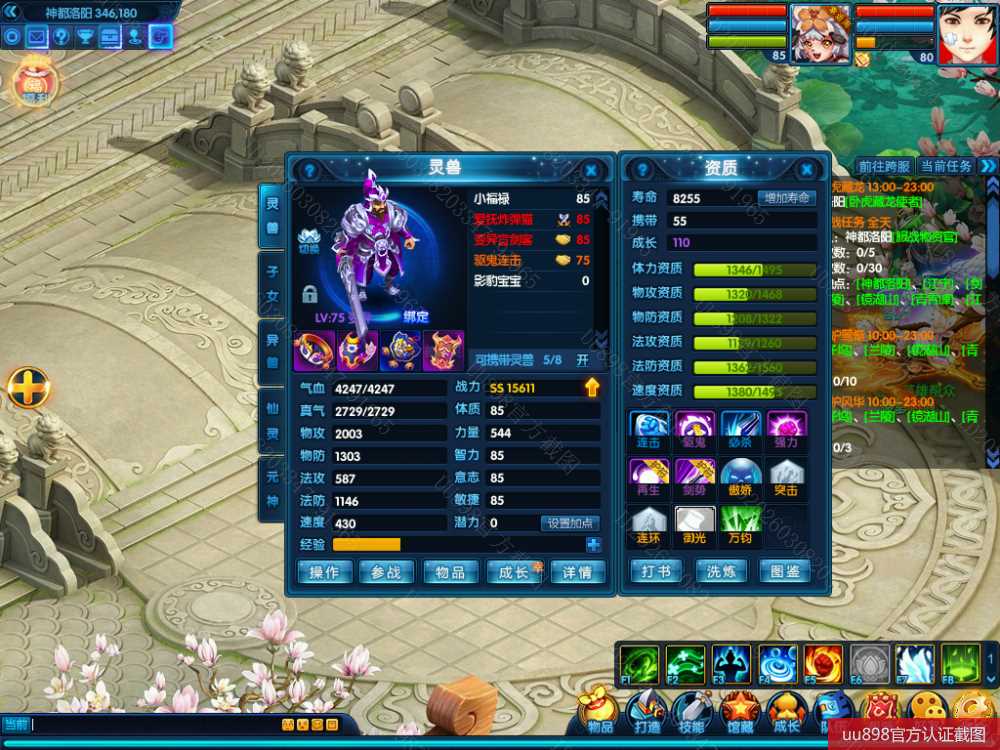Open the 操作 button in pet panel
The image size is (1000, 750).
click(324, 572)
